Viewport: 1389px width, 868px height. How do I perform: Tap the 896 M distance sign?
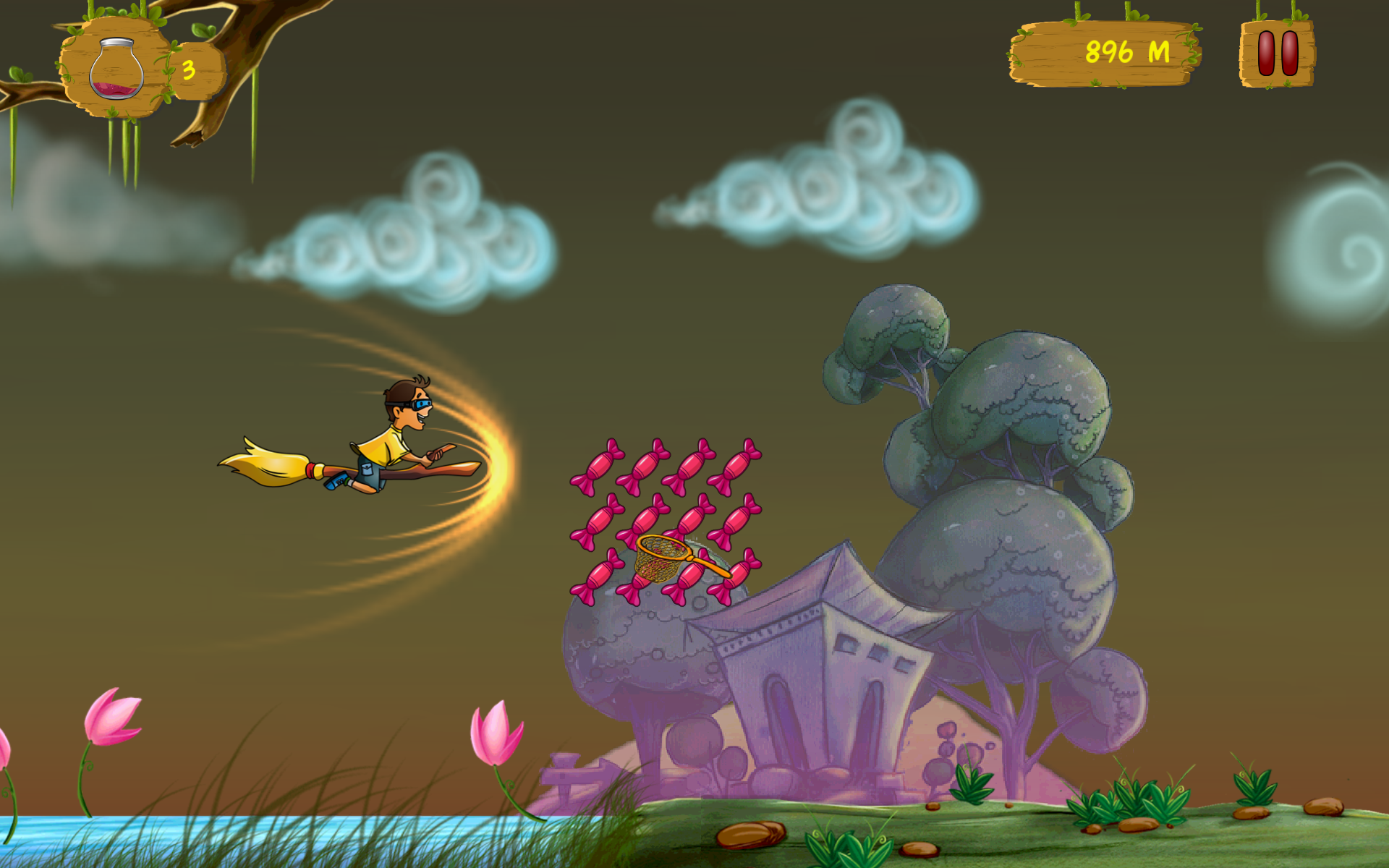coord(1127,51)
